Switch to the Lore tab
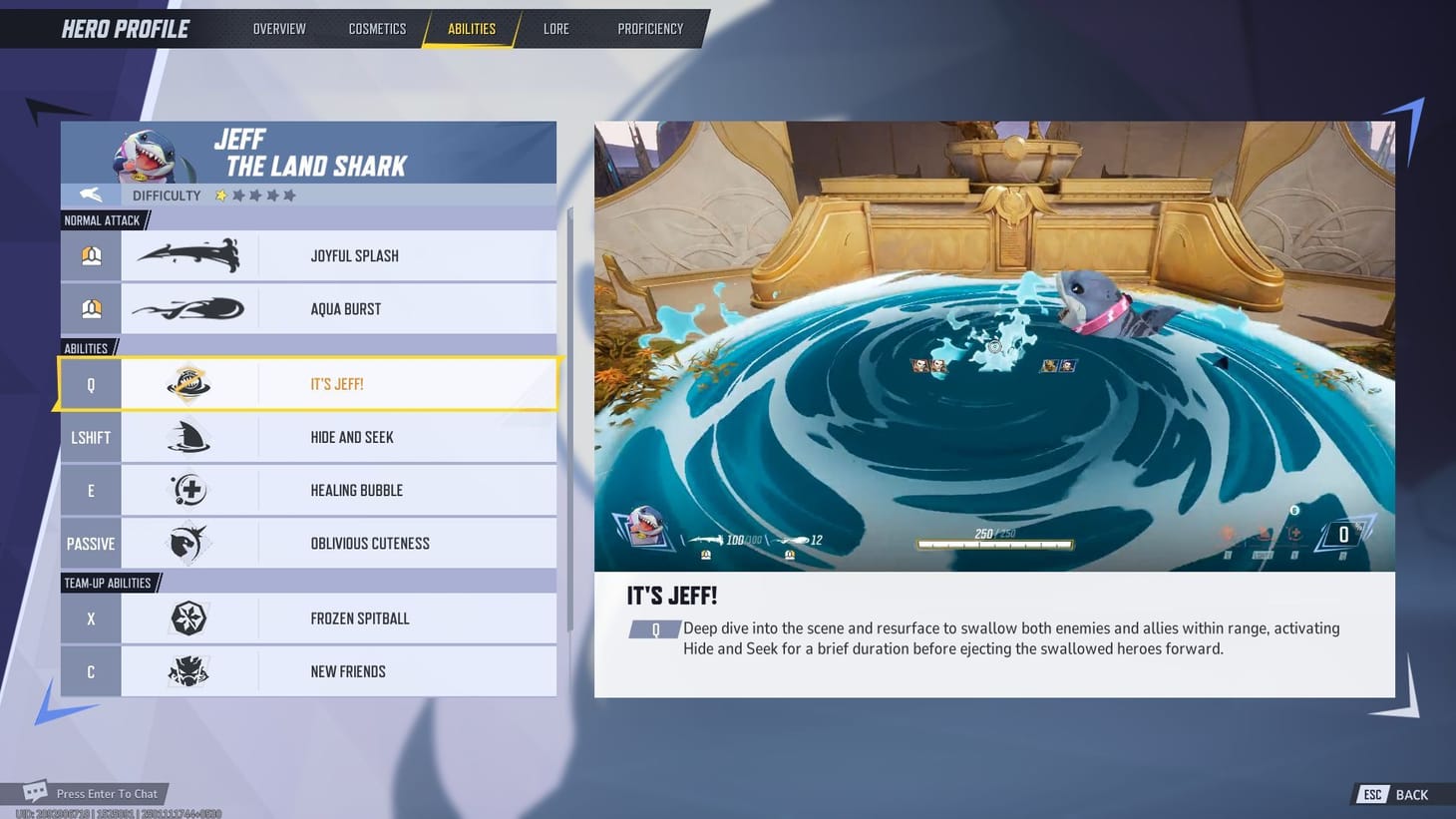1456x819 pixels. tap(555, 28)
